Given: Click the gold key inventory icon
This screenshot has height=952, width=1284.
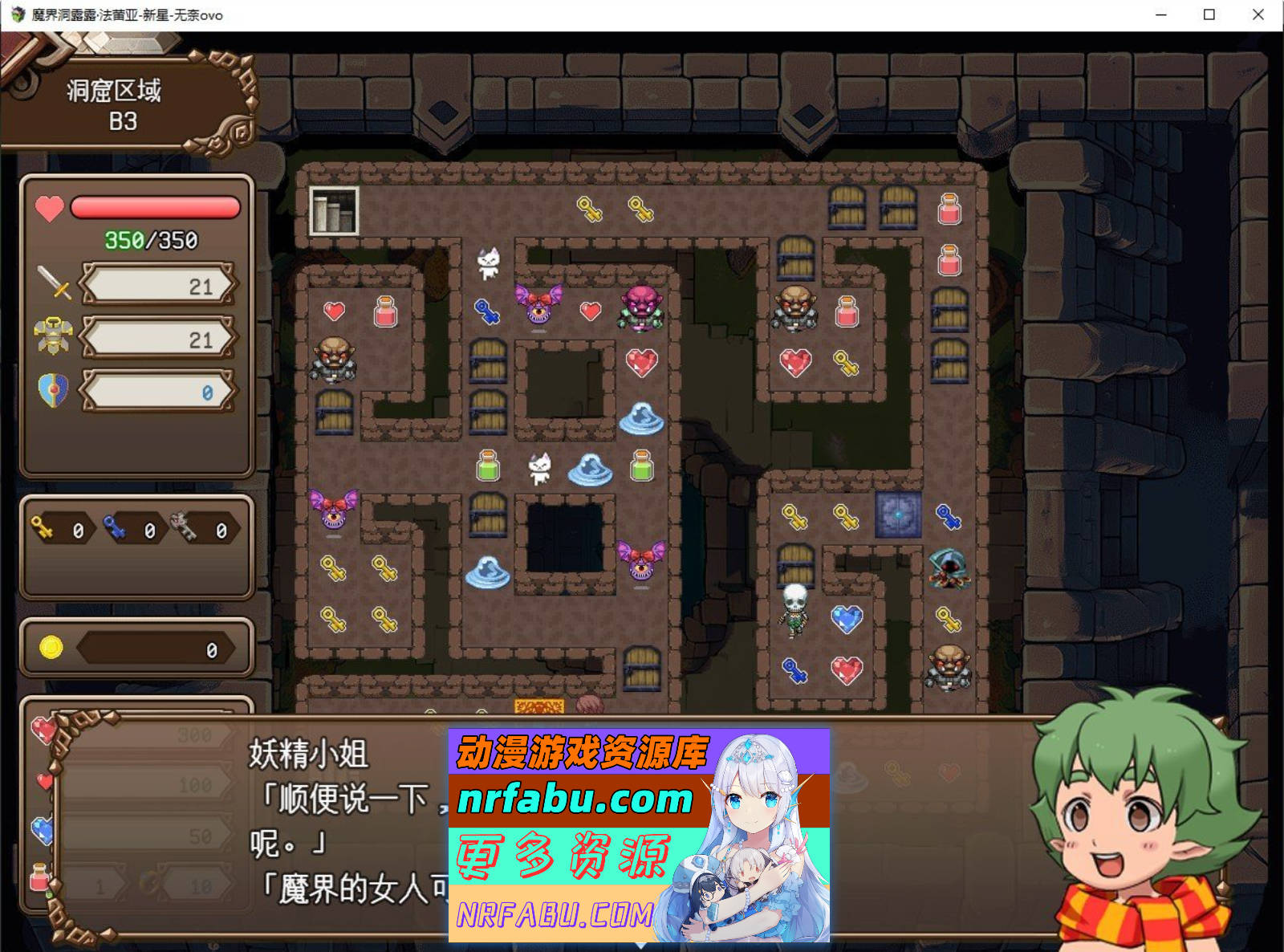Looking at the screenshot, I should coord(42,528).
